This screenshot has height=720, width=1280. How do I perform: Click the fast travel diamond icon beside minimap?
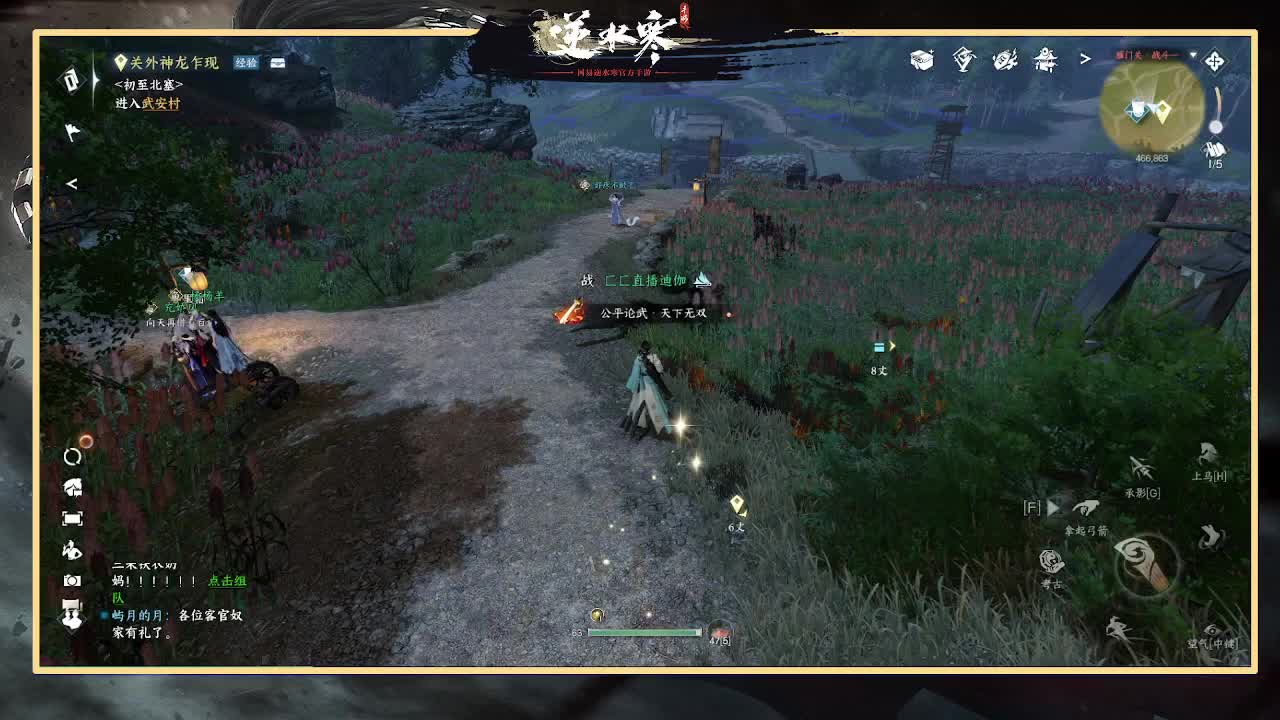(x=1213, y=62)
